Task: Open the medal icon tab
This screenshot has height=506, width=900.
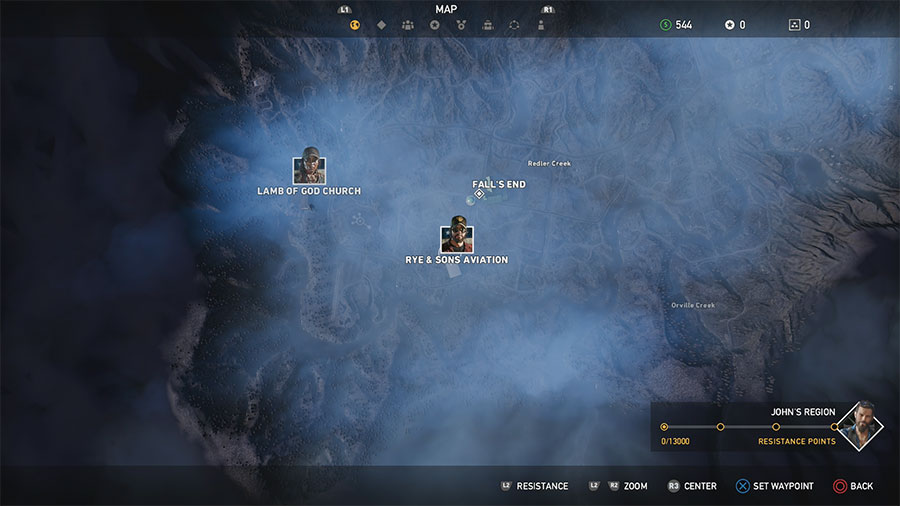Action: (460, 25)
